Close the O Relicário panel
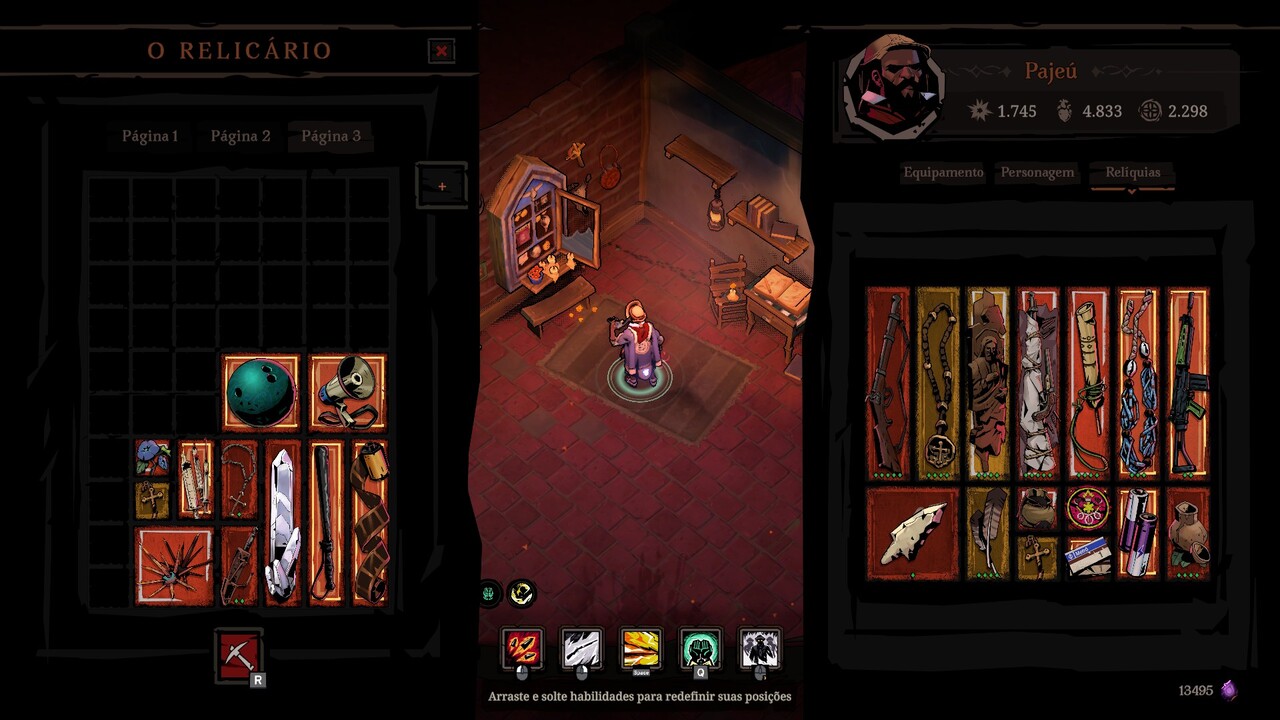This screenshot has height=720, width=1280. point(441,51)
